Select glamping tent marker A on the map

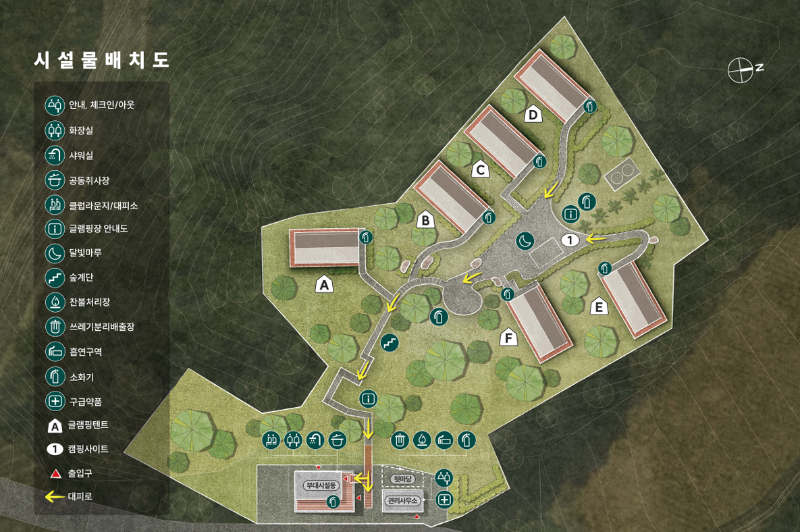(x=323, y=285)
